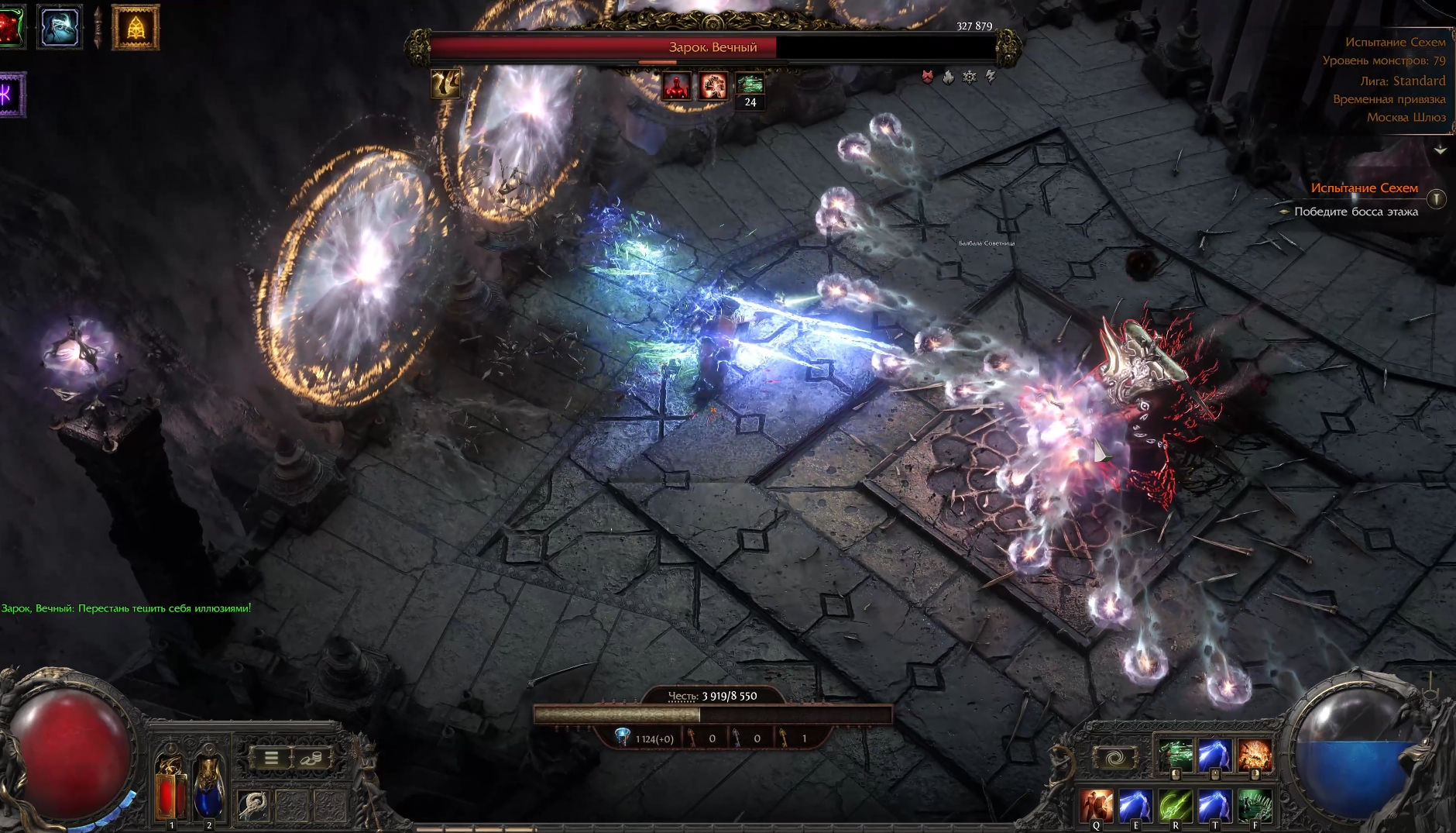The image size is (1456, 833).
Task: Inspect the blue lightning figure buff icon
Action: [60, 27]
